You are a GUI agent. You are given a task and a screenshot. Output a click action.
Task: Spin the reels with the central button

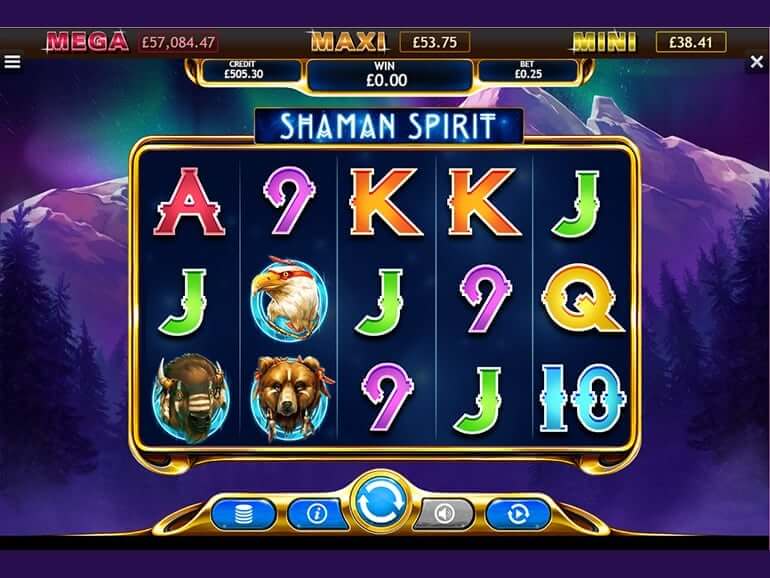coord(384,505)
